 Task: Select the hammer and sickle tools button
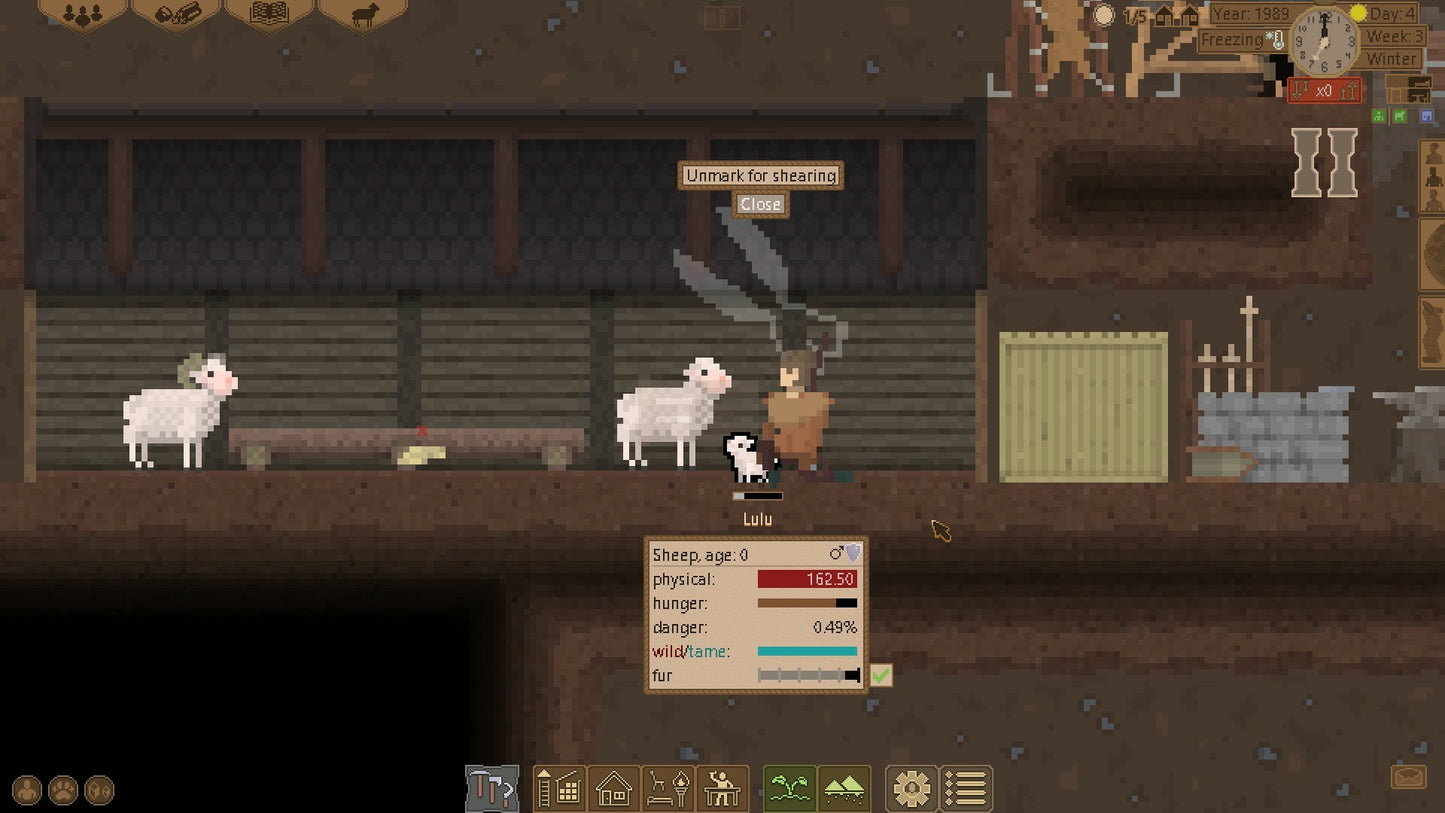coord(492,790)
